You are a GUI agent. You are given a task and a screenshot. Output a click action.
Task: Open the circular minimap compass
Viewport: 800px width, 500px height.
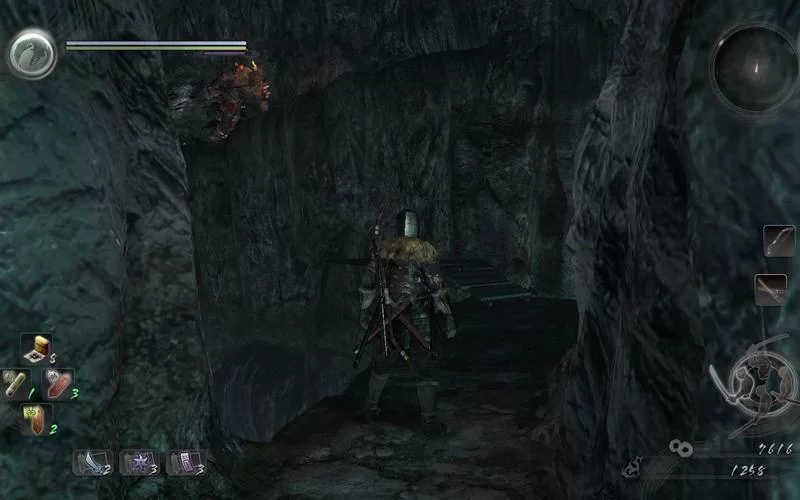(x=755, y=68)
